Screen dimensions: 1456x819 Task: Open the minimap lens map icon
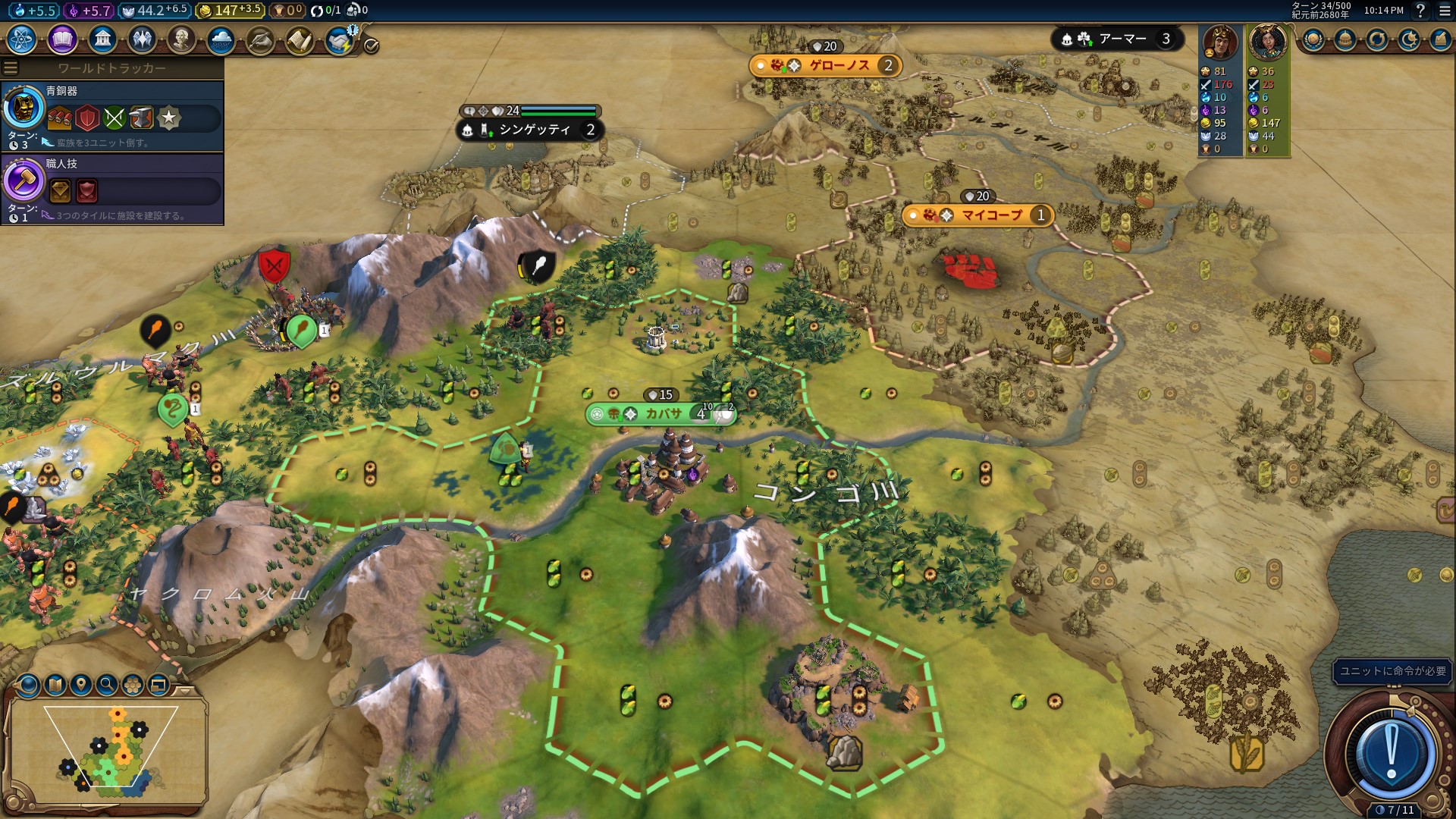(x=55, y=686)
